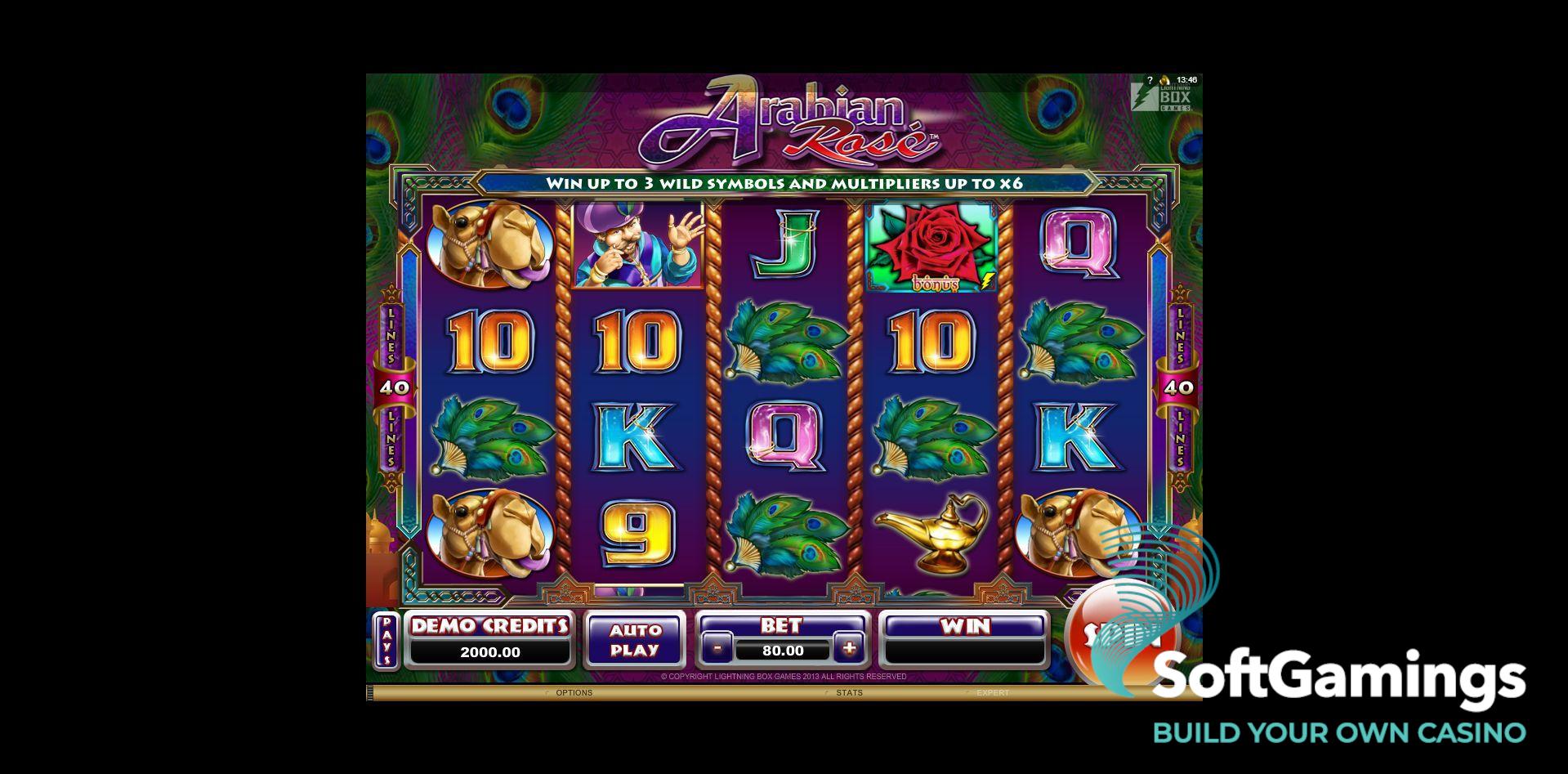Start Auto Play

(635, 640)
